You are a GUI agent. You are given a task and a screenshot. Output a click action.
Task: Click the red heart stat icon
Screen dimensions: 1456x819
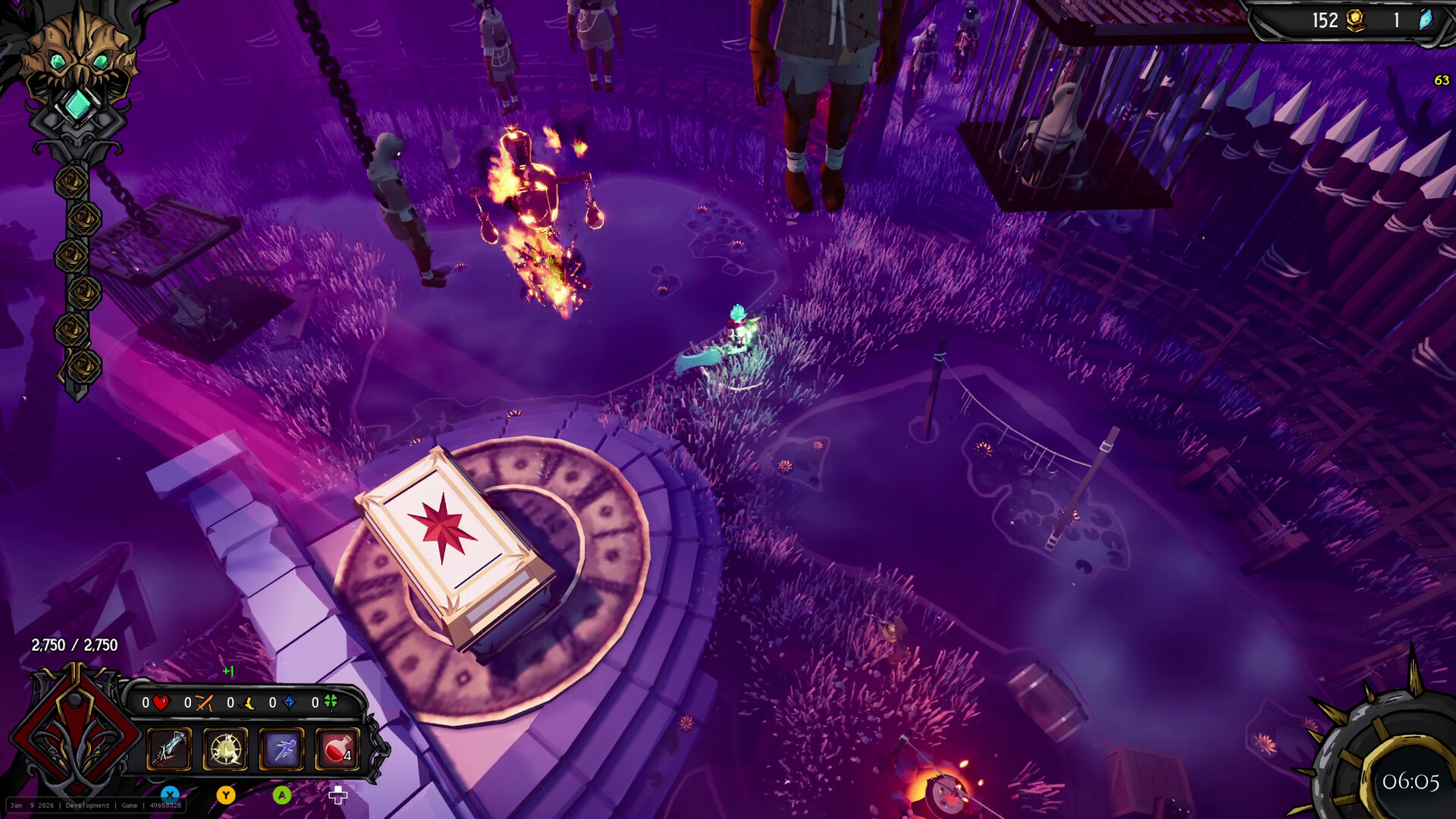point(161,703)
